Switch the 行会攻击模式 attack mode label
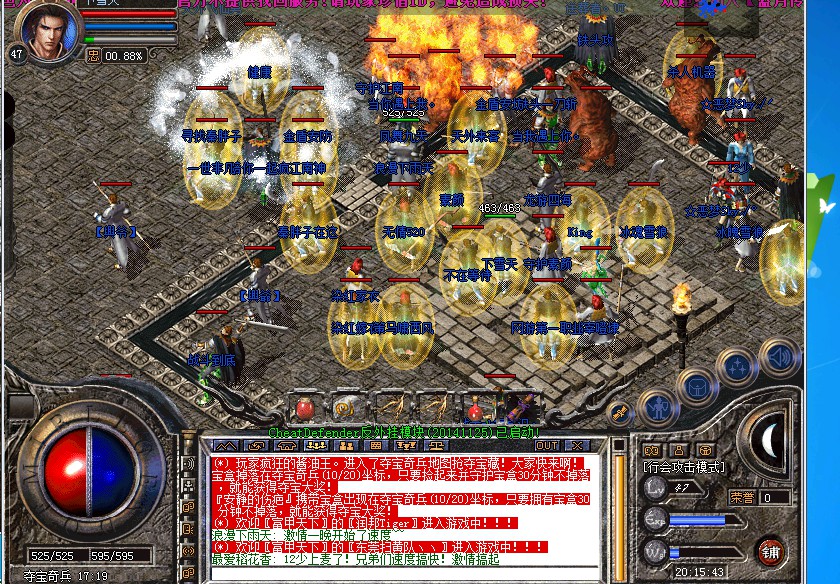840x584 pixels. click(x=684, y=467)
